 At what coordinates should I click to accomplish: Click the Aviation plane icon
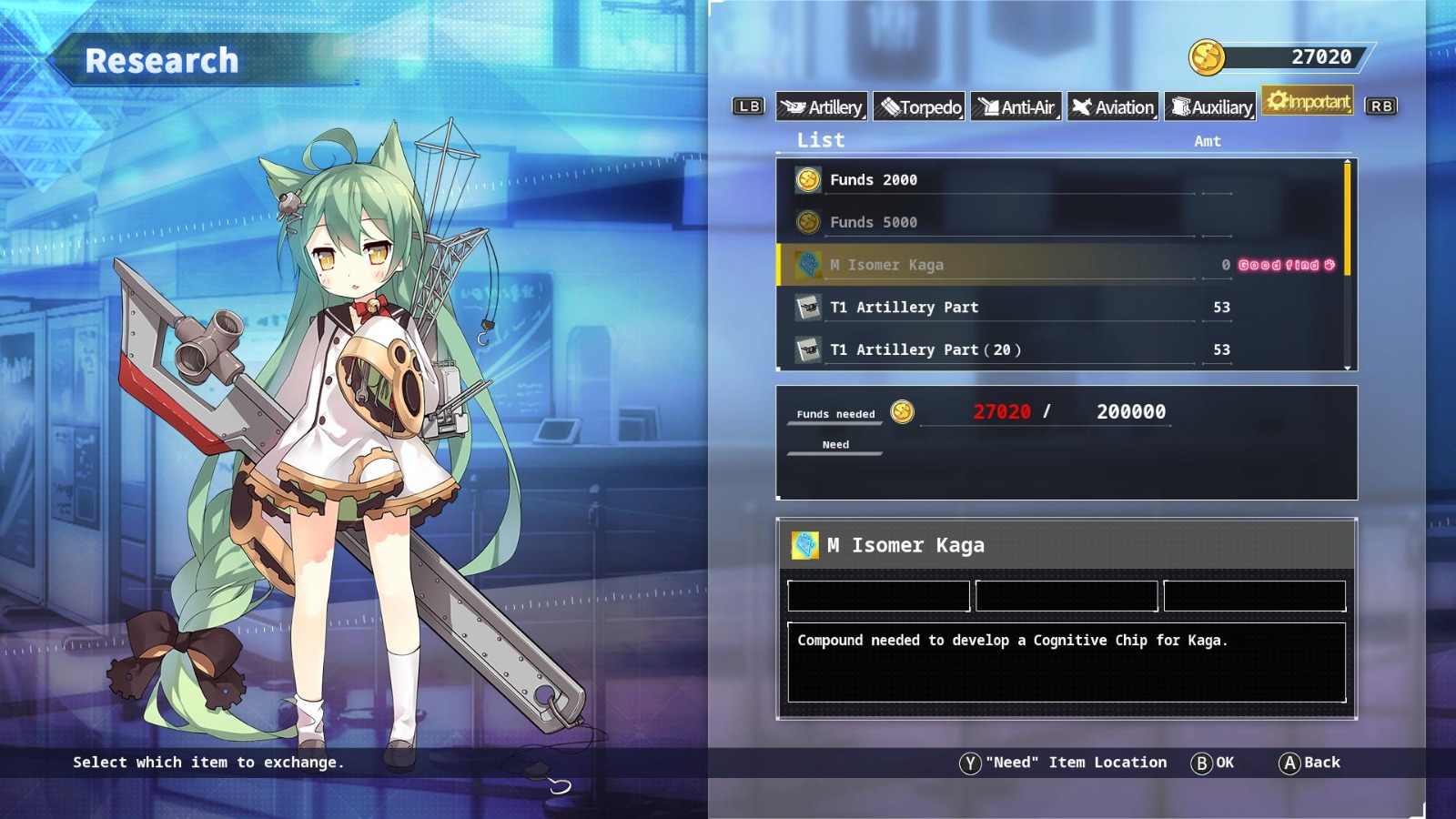tap(1083, 106)
